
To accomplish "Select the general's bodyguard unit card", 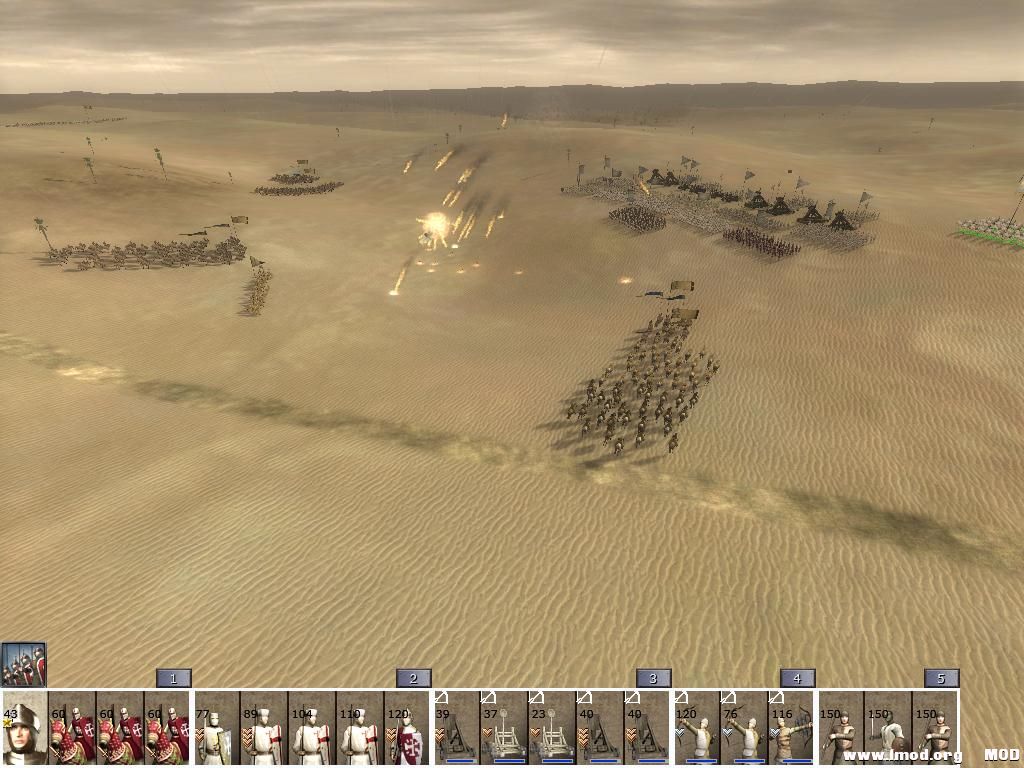I will [24, 728].
